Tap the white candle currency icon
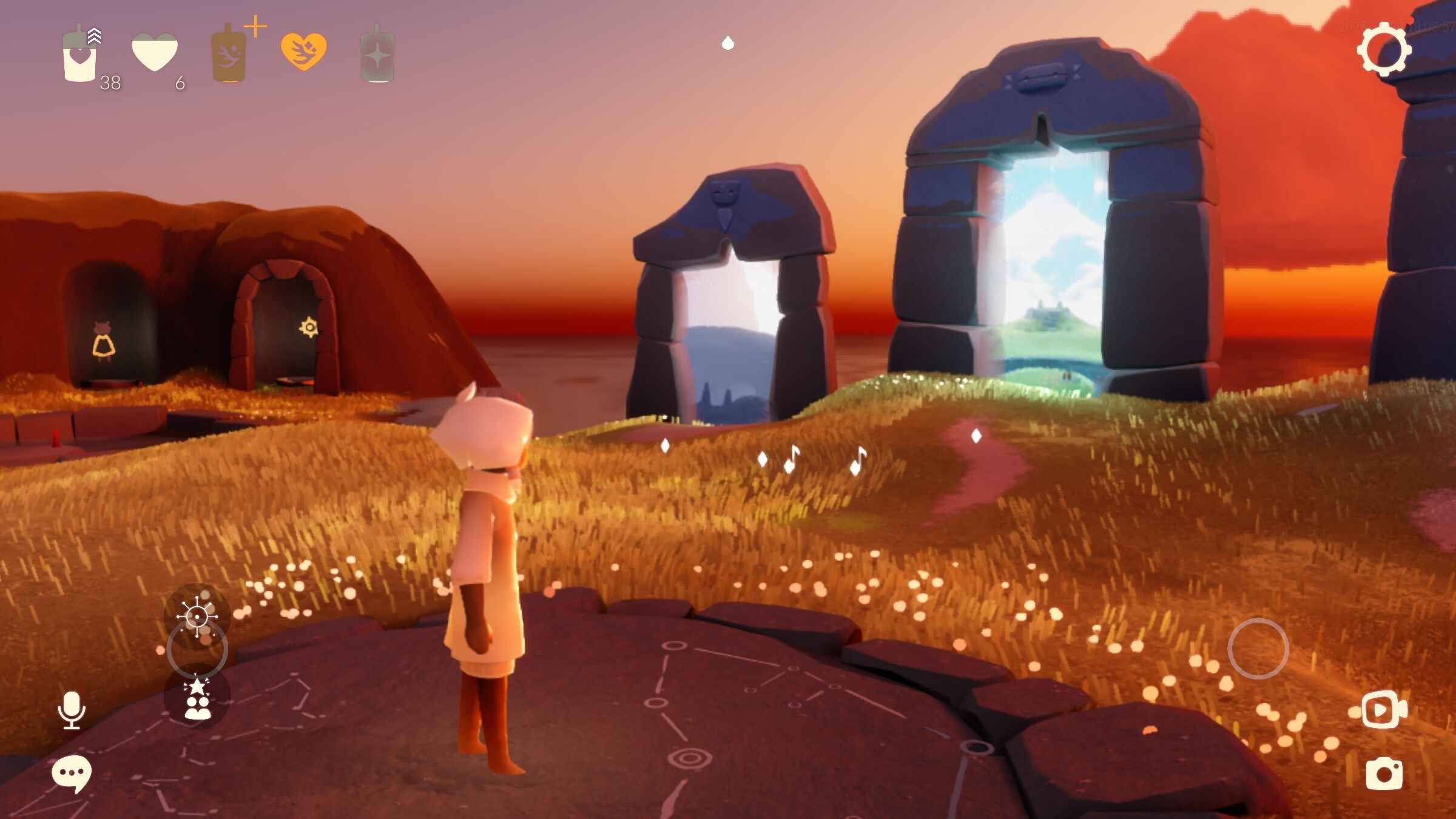The height and width of the screenshot is (819, 1456). coord(80,56)
